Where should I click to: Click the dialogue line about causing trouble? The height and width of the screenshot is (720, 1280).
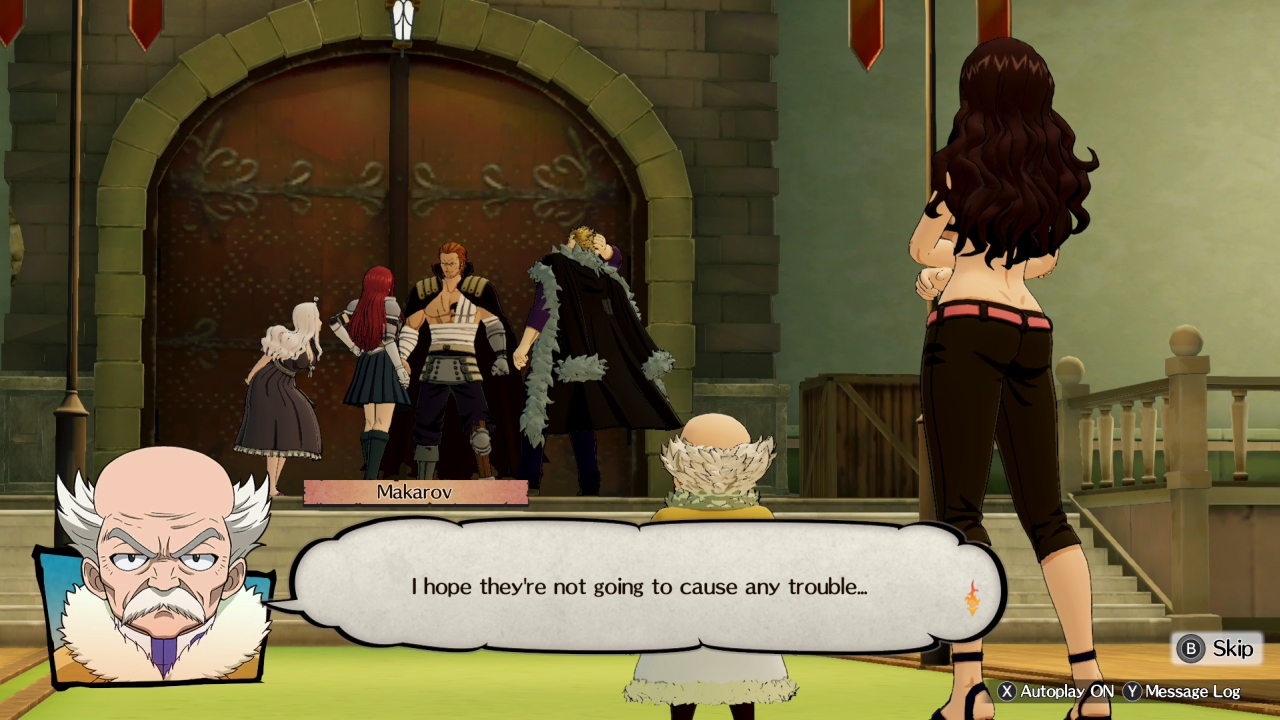pos(638,587)
